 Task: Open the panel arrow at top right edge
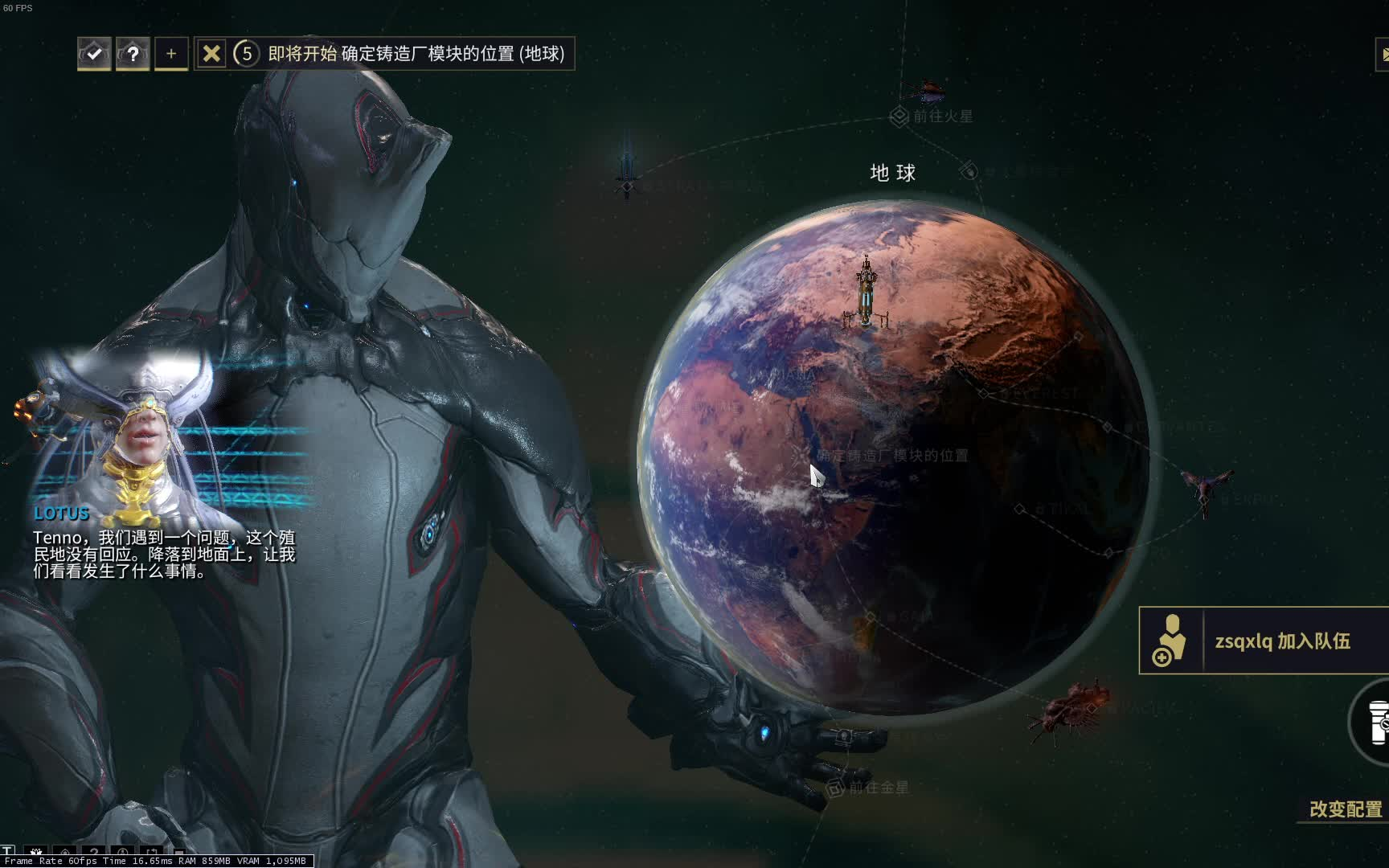click(x=1384, y=55)
